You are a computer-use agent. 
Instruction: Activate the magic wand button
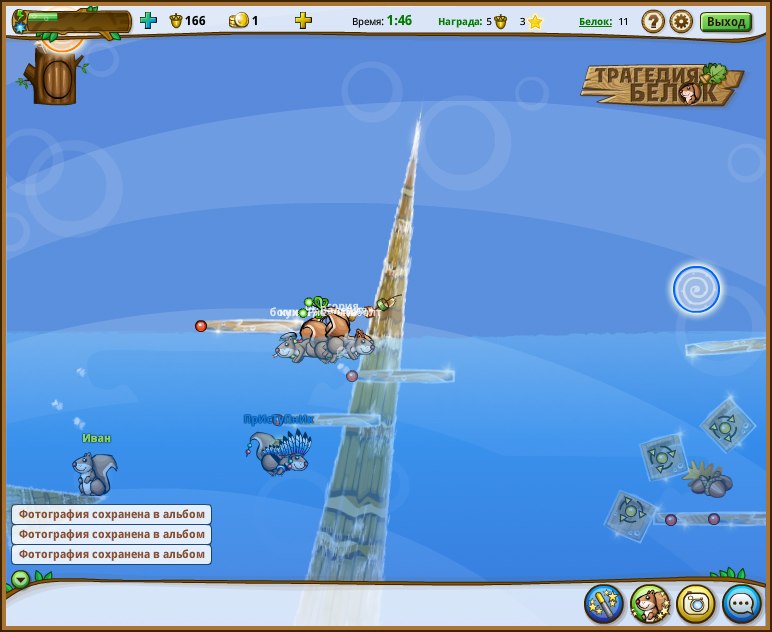[604, 603]
